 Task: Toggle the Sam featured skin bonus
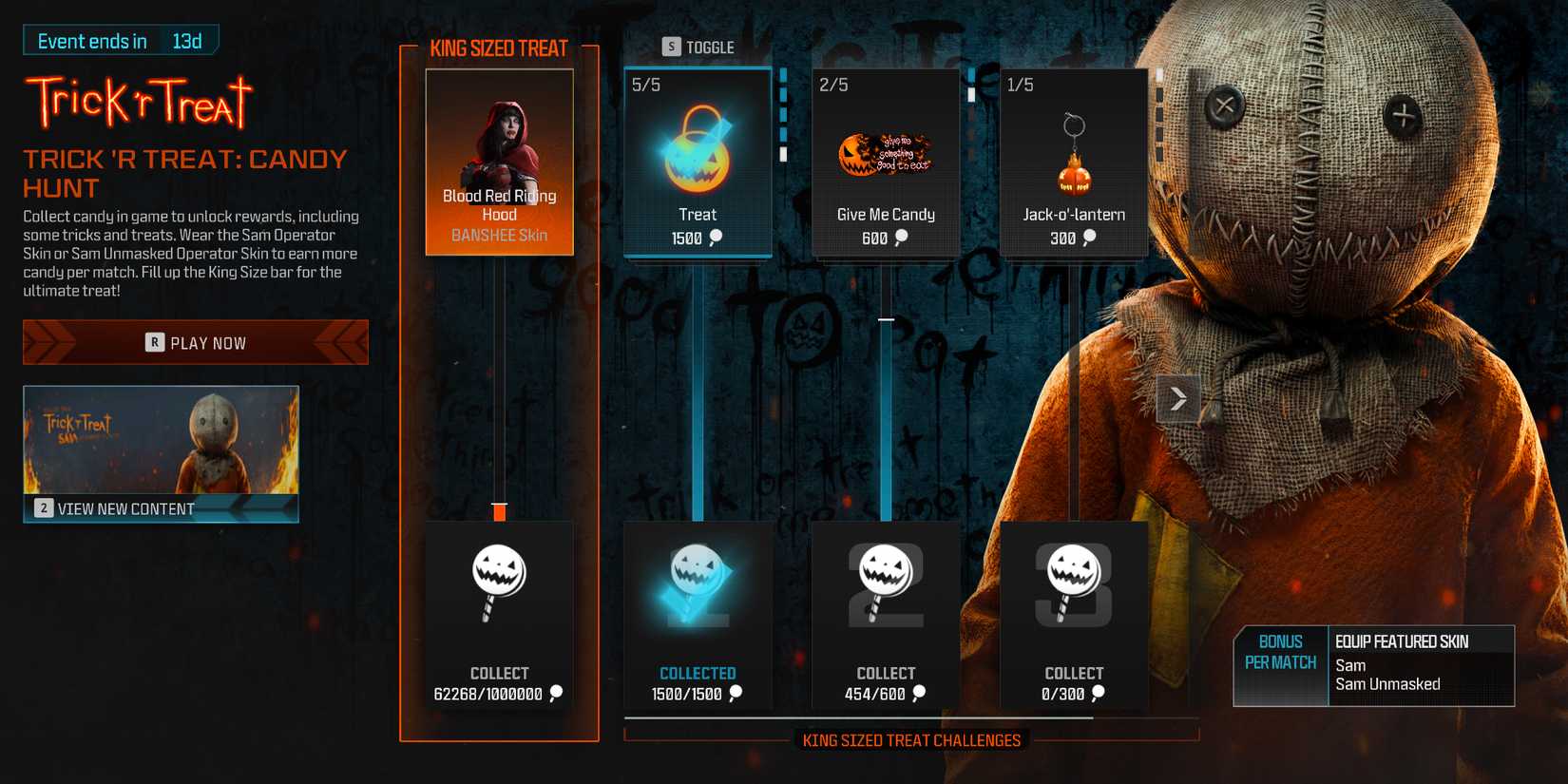tap(1349, 665)
